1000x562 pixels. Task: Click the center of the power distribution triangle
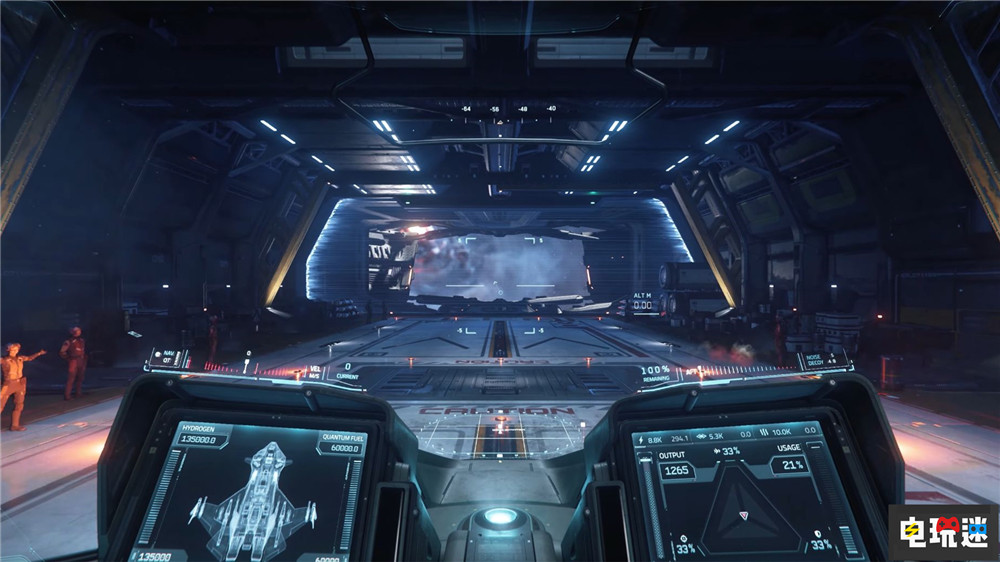click(x=742, y=515)
